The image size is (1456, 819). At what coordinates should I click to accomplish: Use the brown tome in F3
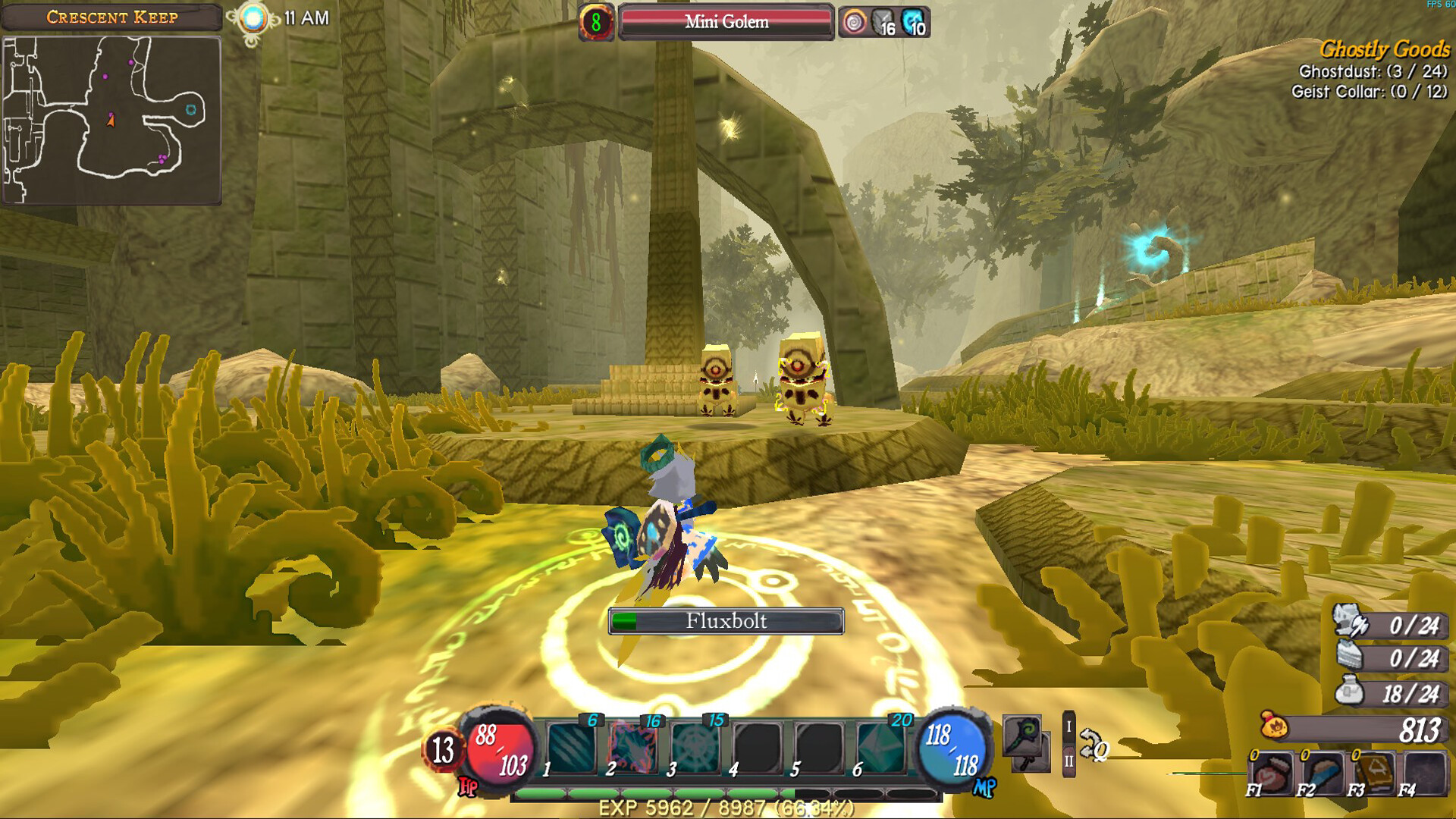point(1374,773)
